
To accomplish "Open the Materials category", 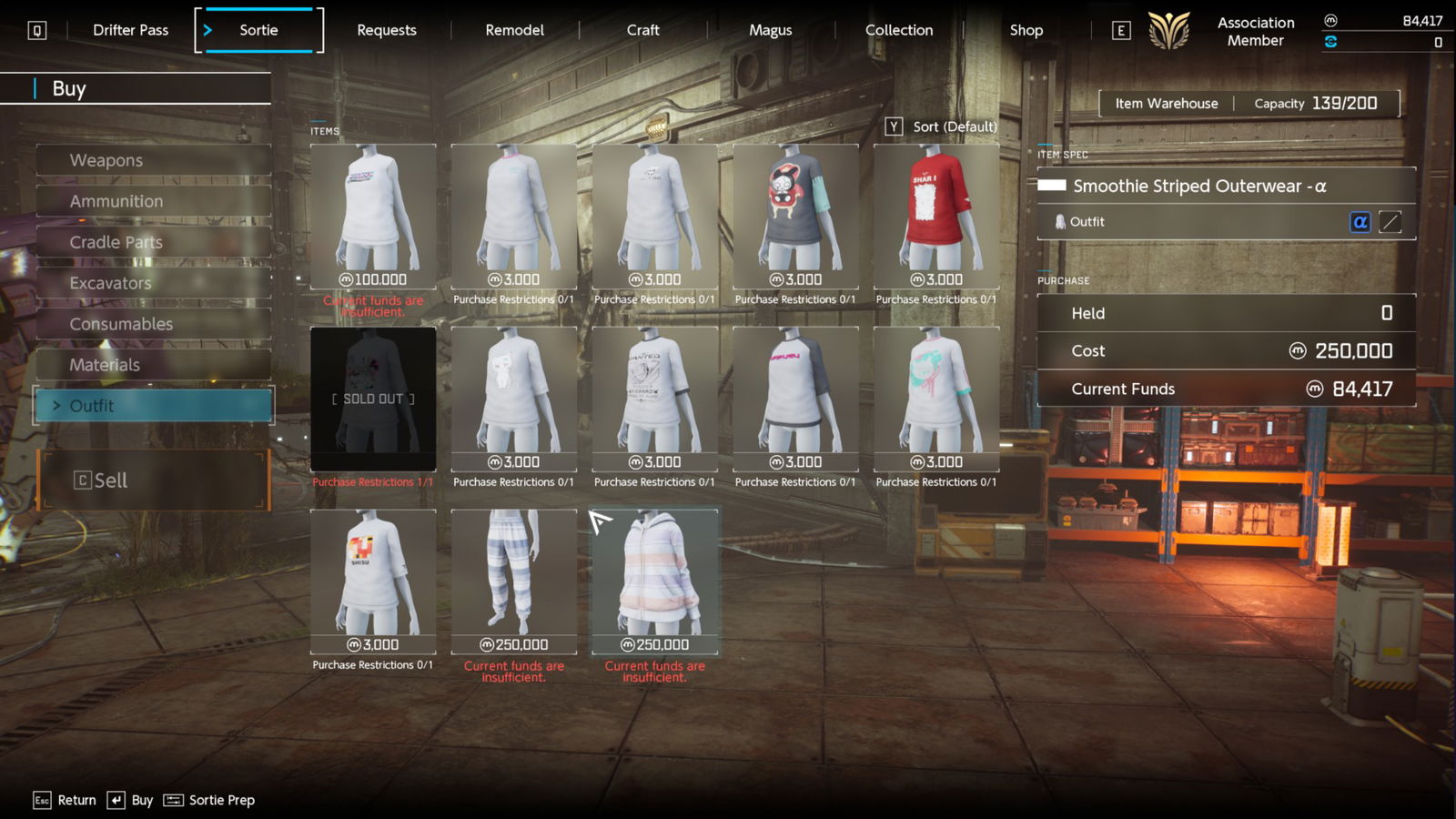I will point(153,365).
